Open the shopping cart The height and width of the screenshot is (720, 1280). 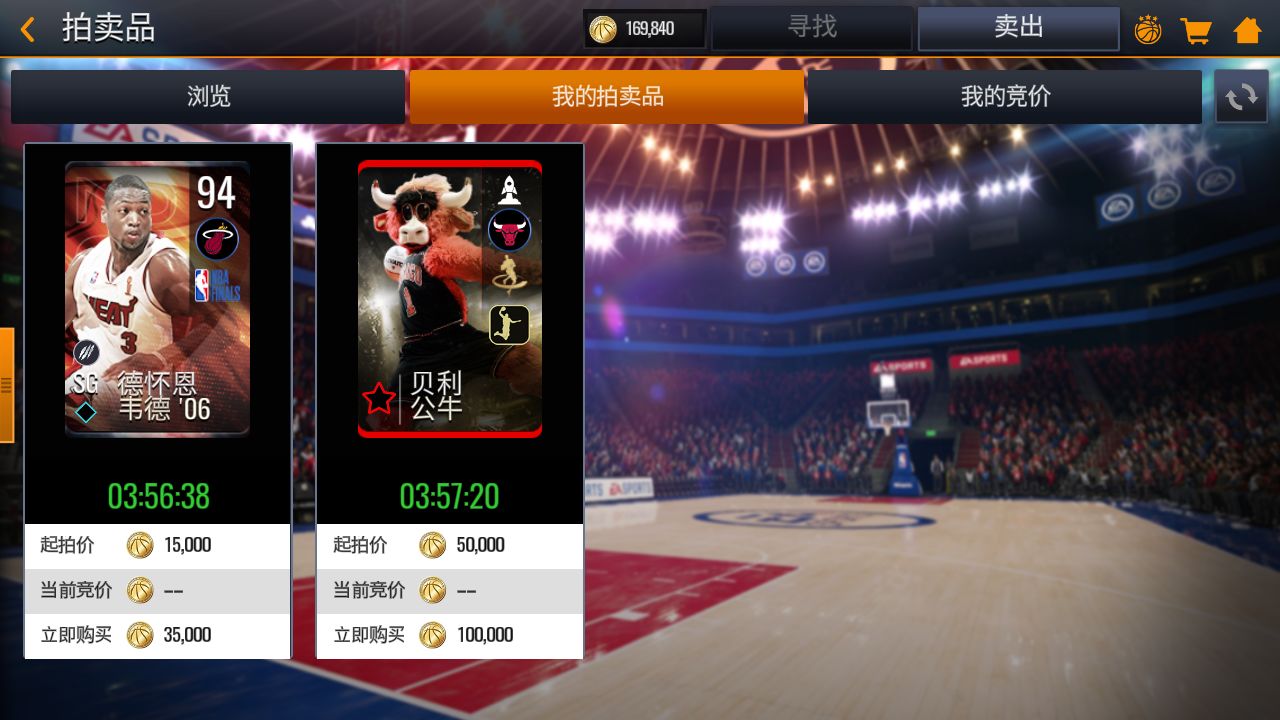(1197, 29)
